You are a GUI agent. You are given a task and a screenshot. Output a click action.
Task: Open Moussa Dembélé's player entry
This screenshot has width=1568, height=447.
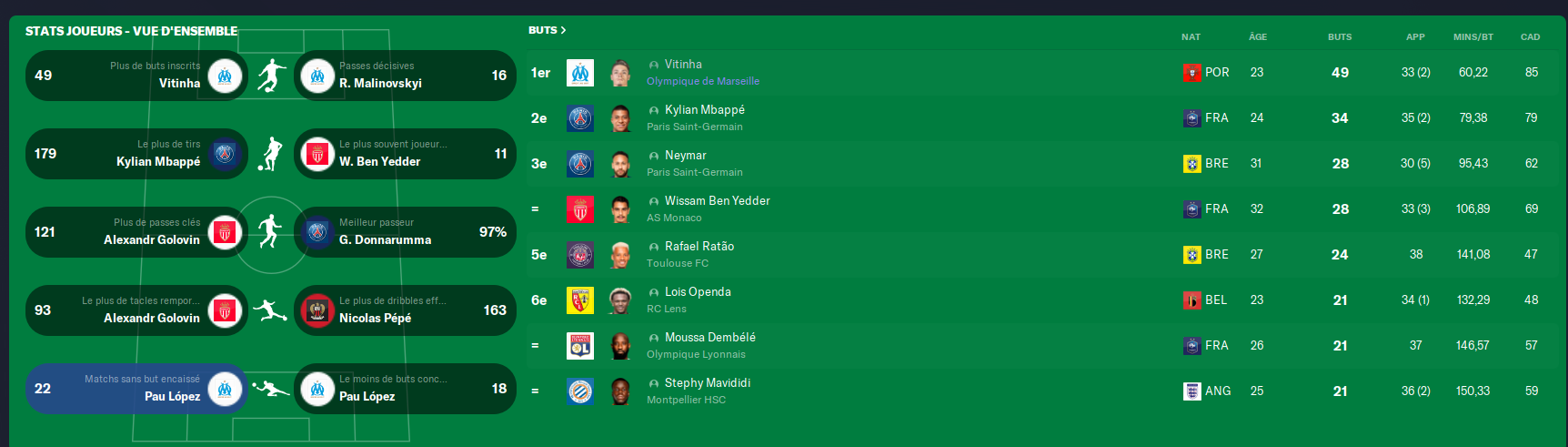coord(709,338)
